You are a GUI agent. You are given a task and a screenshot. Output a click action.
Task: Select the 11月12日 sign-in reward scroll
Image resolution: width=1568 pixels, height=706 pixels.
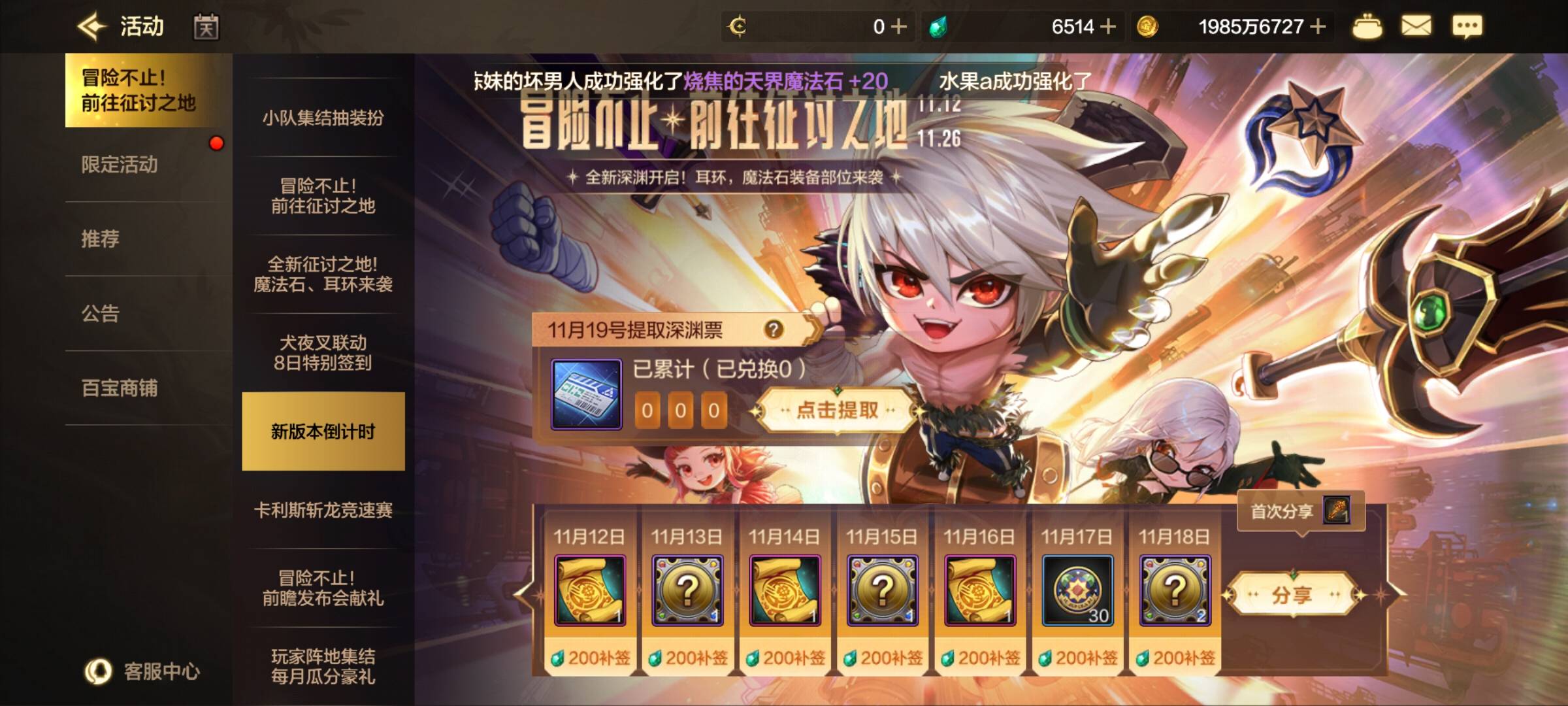[589, 590]
